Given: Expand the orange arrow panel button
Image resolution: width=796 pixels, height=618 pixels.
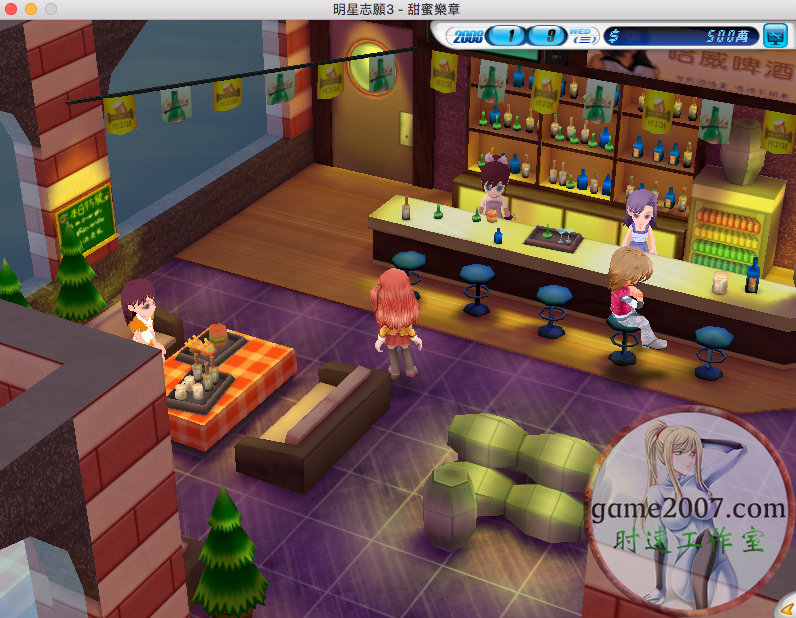Looking at the screenshot, I should [x=786, y=607].
